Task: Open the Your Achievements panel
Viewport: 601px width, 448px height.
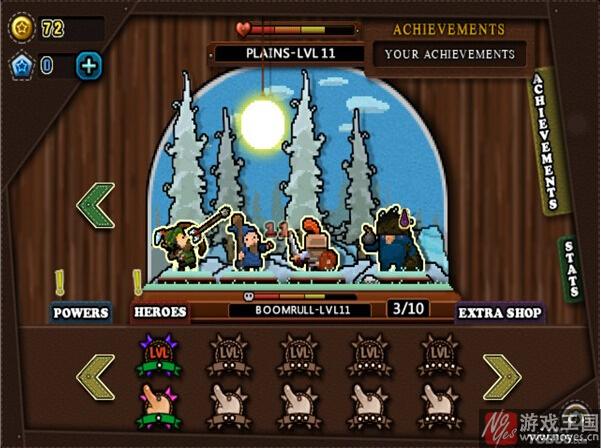Action: pos(448,54)
